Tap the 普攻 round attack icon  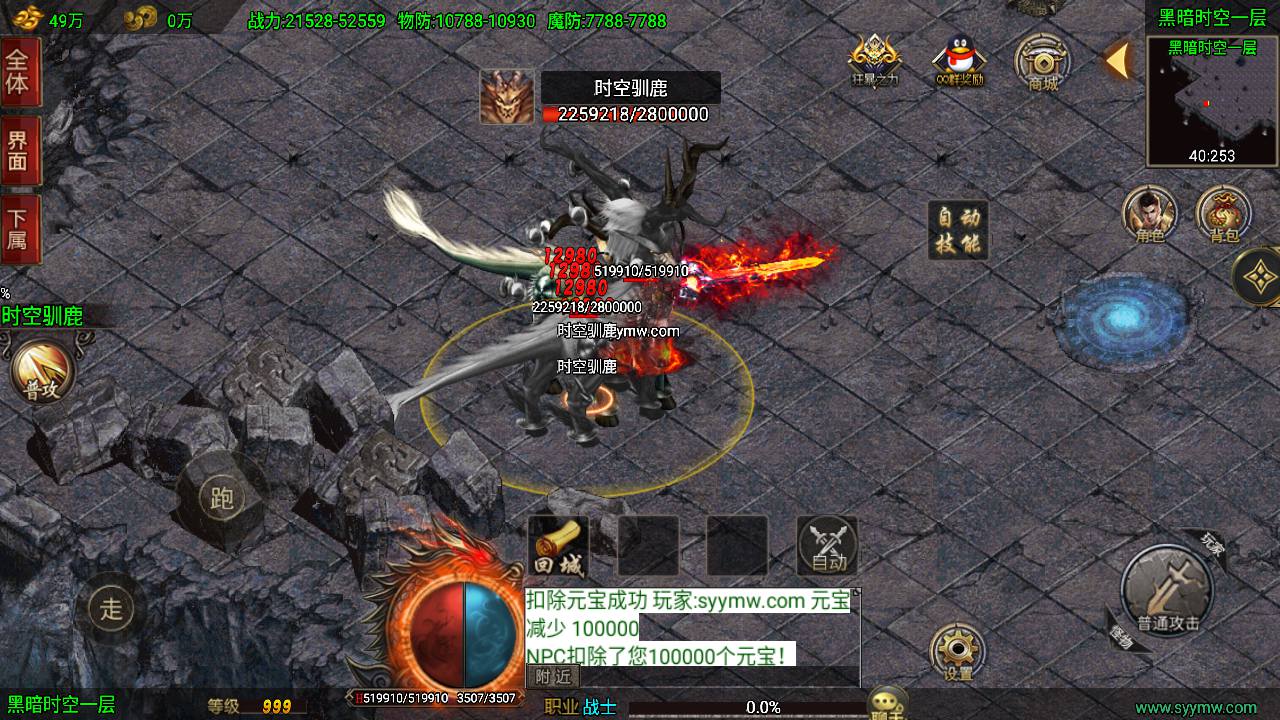click(42, 372)
